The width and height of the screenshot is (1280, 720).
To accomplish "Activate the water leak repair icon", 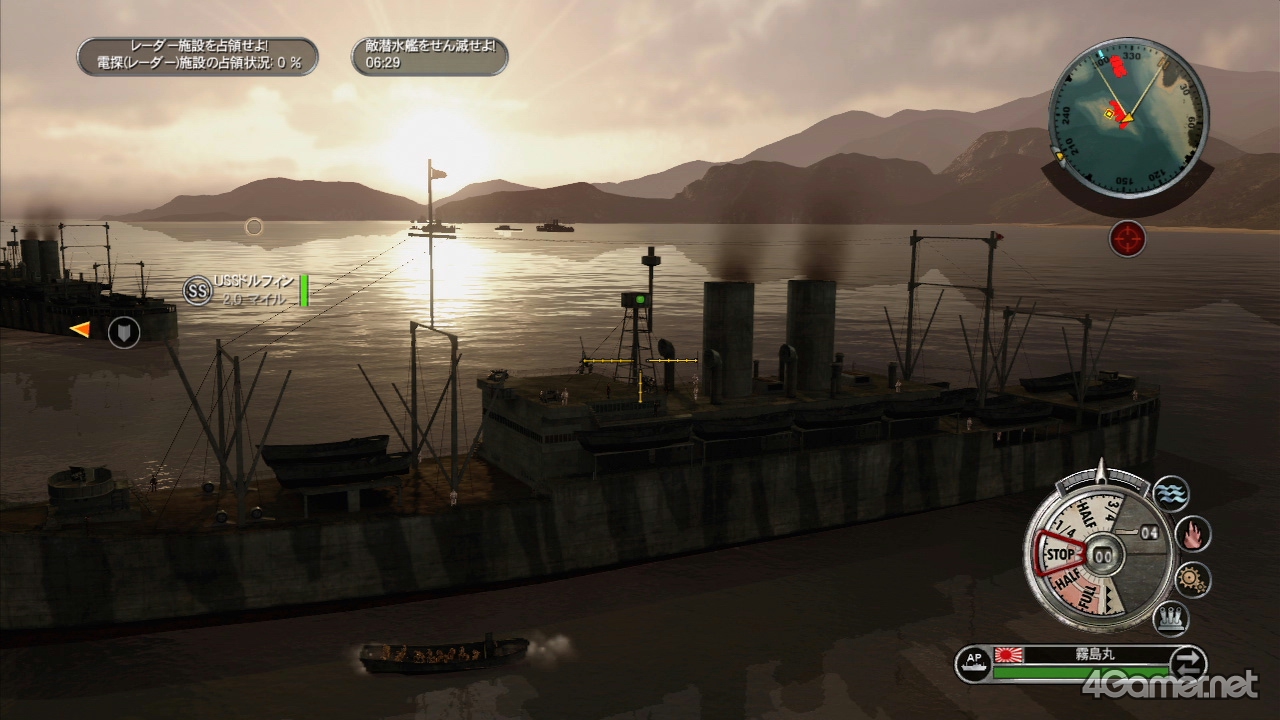I will click(x=1170, y=493).
